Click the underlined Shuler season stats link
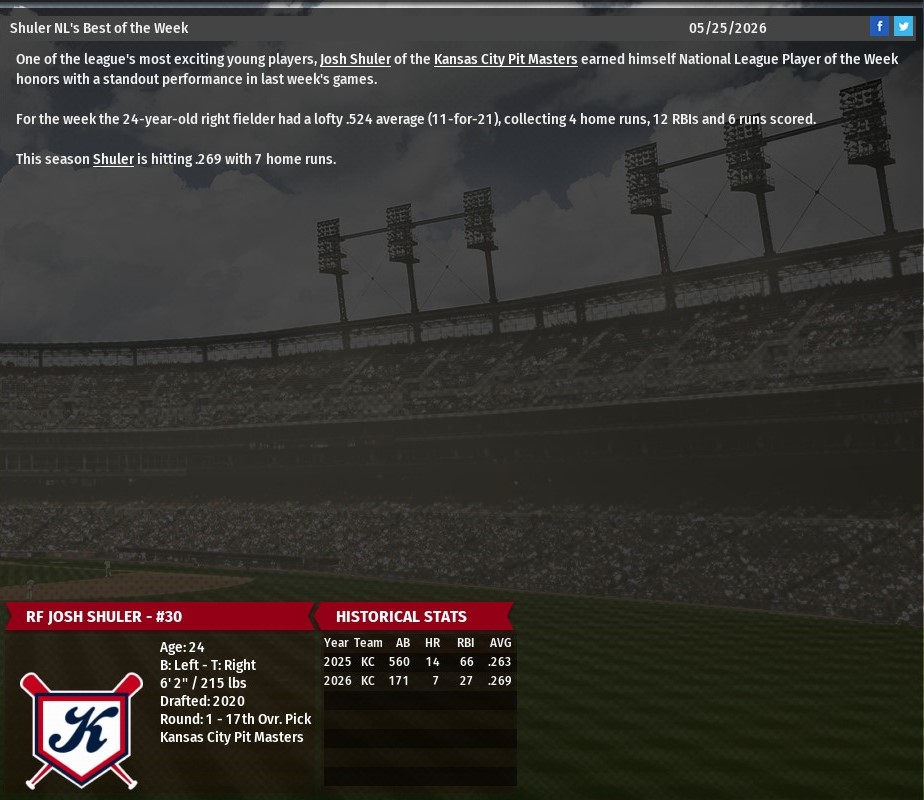The width and height of the screenshot is (924, 800). point(113,159)
